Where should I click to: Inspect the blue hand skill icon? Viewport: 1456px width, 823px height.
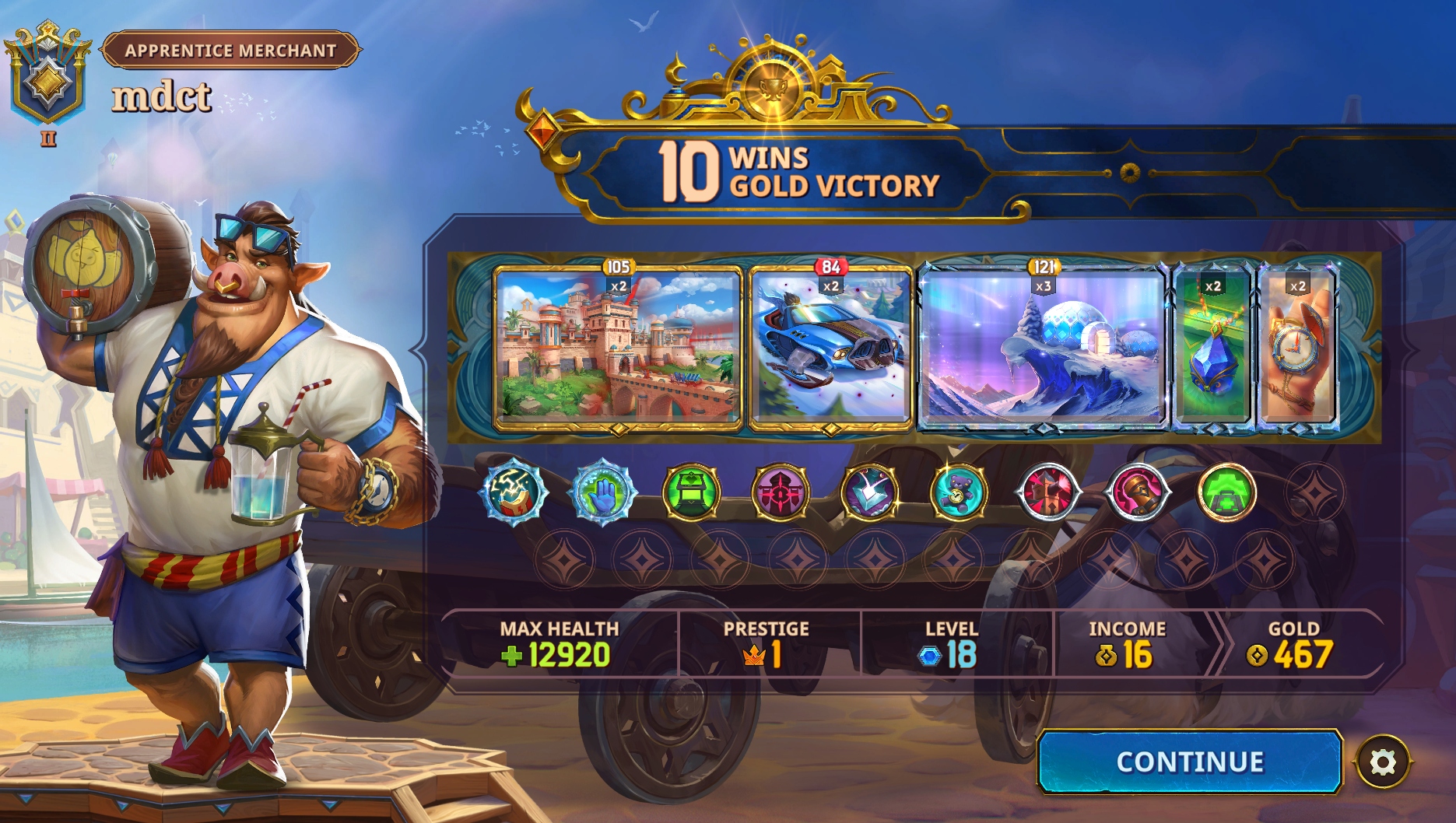coord(602,492)
